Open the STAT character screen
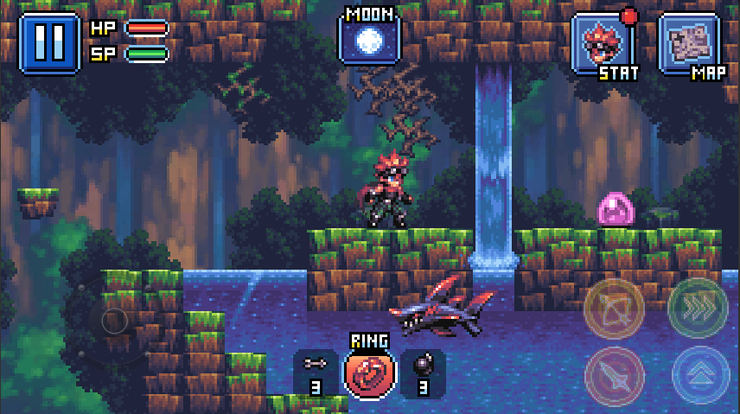The image size is (740, 414). point(601,44)
